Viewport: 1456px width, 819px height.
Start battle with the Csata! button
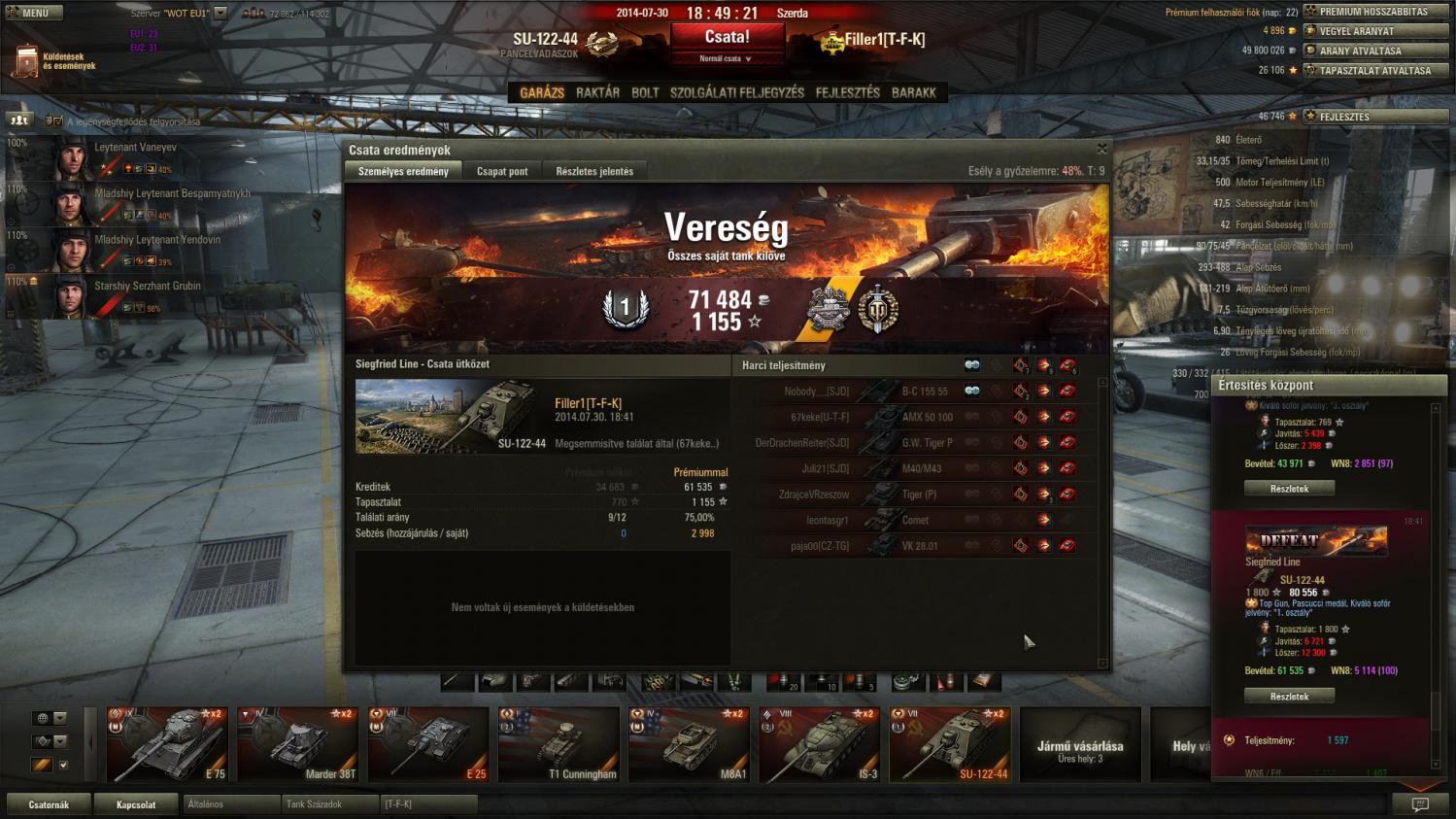point(727,38)
